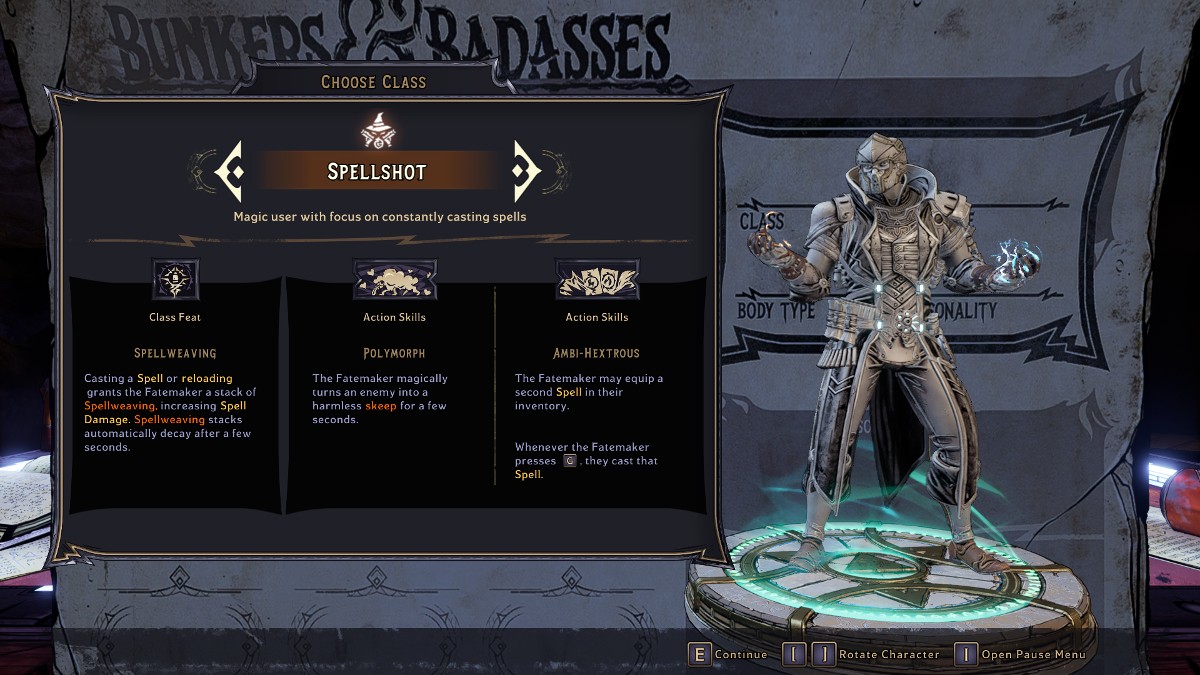Screen dimensions: 1200x675
Task: Select the Ambi-Hextrous action skill icon
Action: [597, 280]
